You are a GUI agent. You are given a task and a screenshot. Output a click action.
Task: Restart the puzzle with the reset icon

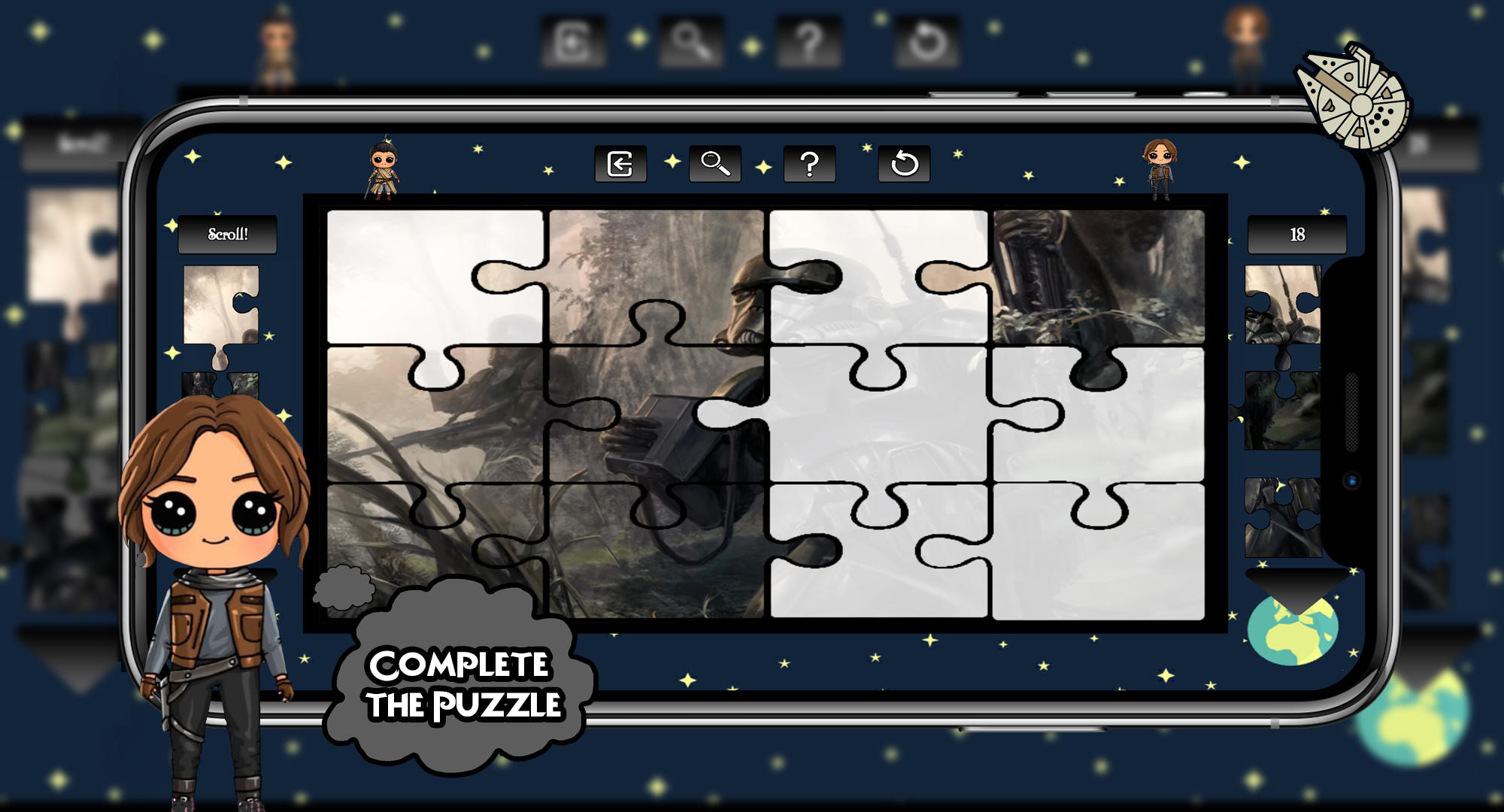(x=905, y=165)
